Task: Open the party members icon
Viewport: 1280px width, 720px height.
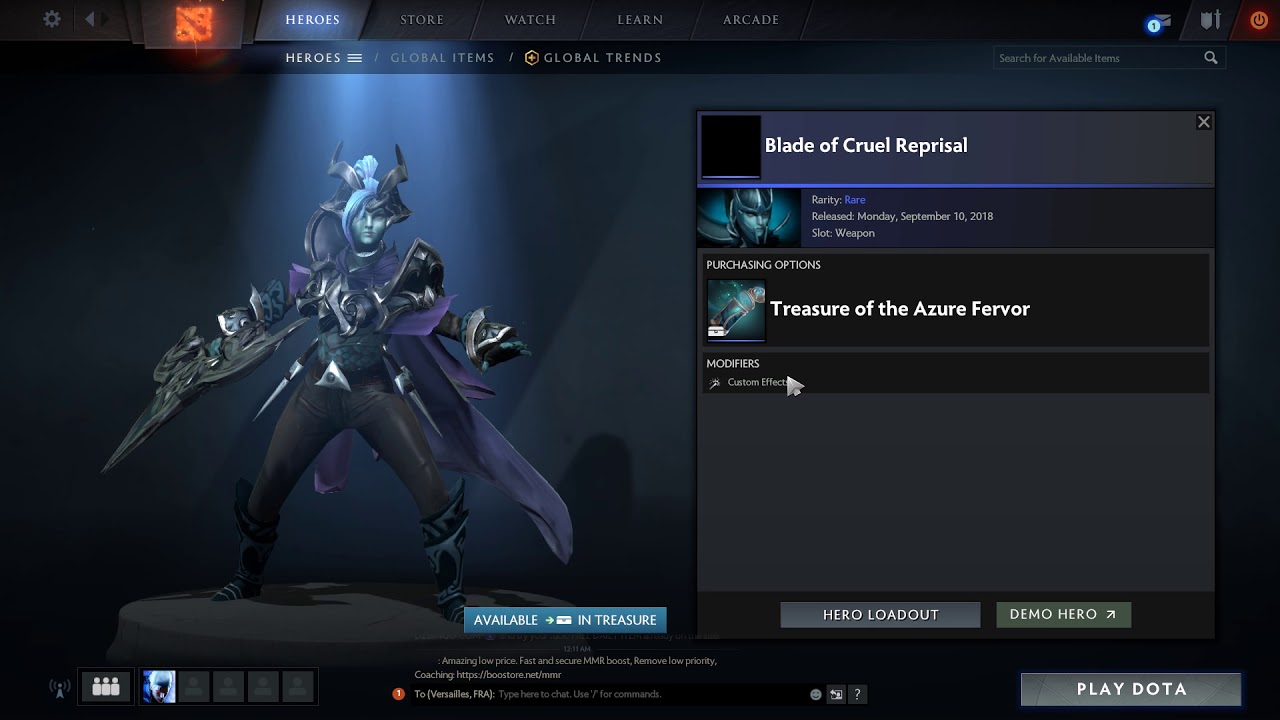Action: pyautogui.click(x=105, y=687)
